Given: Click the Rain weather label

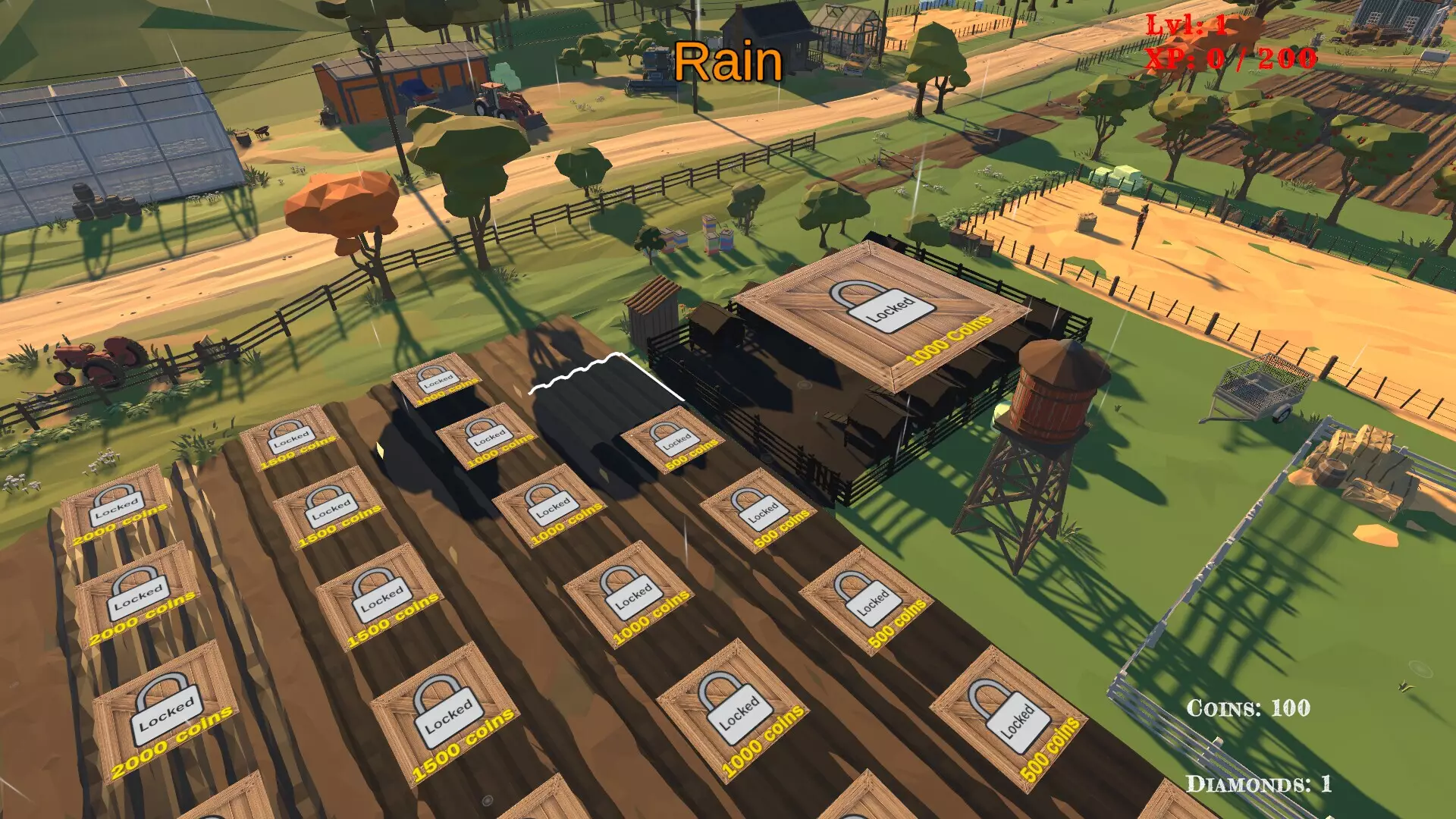Looking at the screenshot, I should (729, 61).
